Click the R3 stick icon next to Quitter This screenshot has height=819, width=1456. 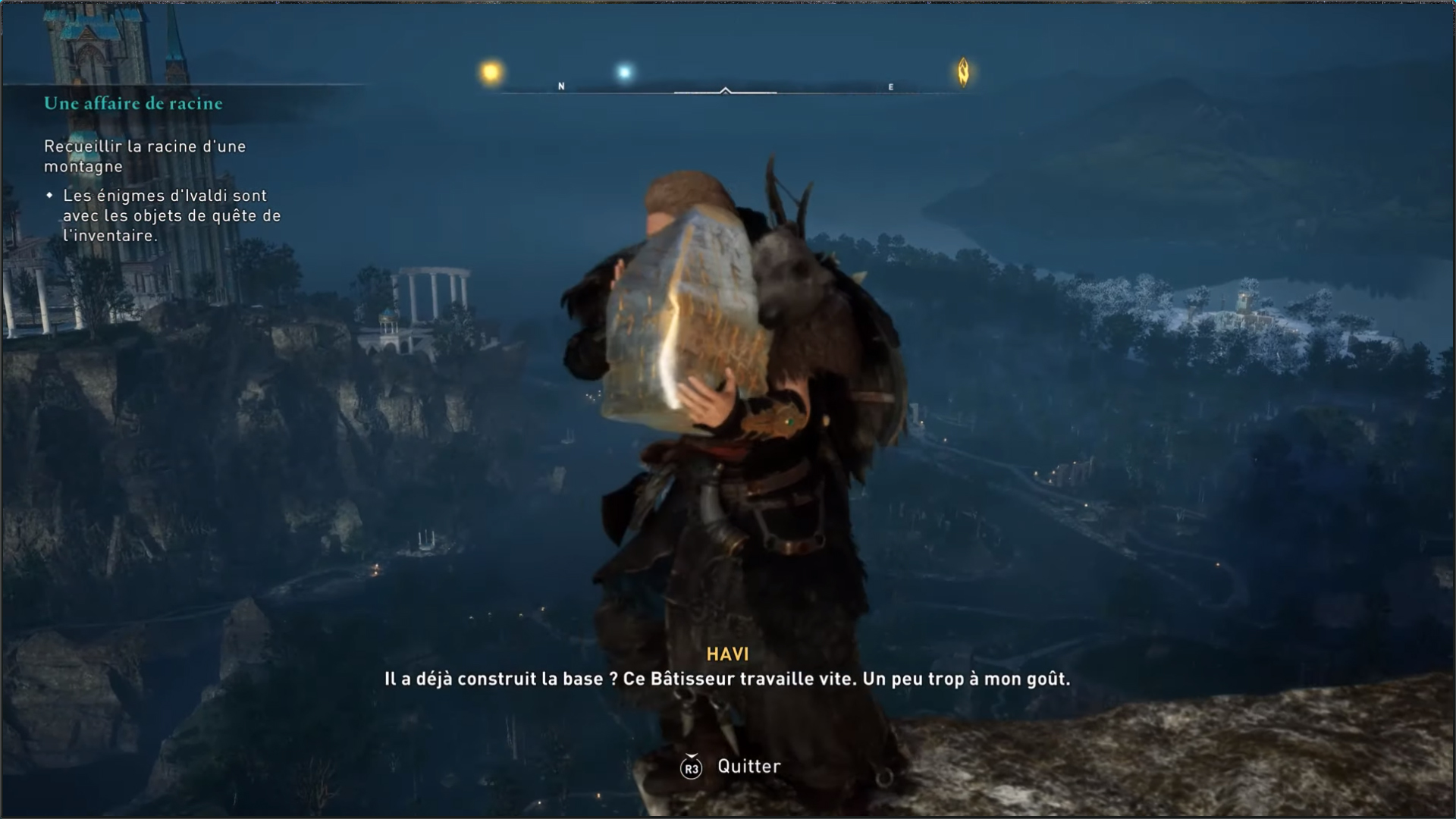pos(691,766)
